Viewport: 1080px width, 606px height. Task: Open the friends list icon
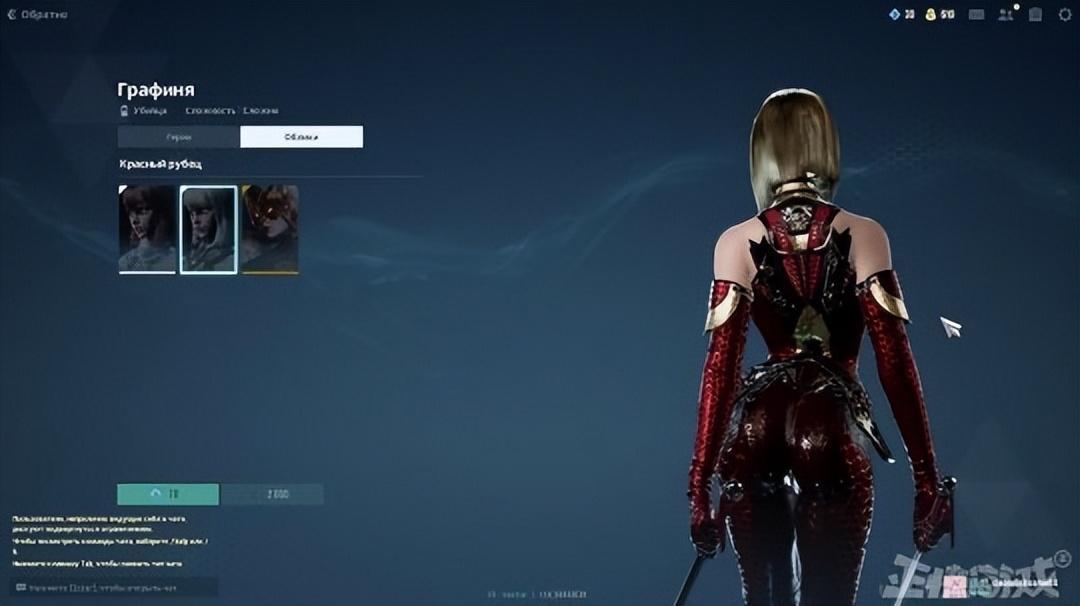tap(1005, 14)
